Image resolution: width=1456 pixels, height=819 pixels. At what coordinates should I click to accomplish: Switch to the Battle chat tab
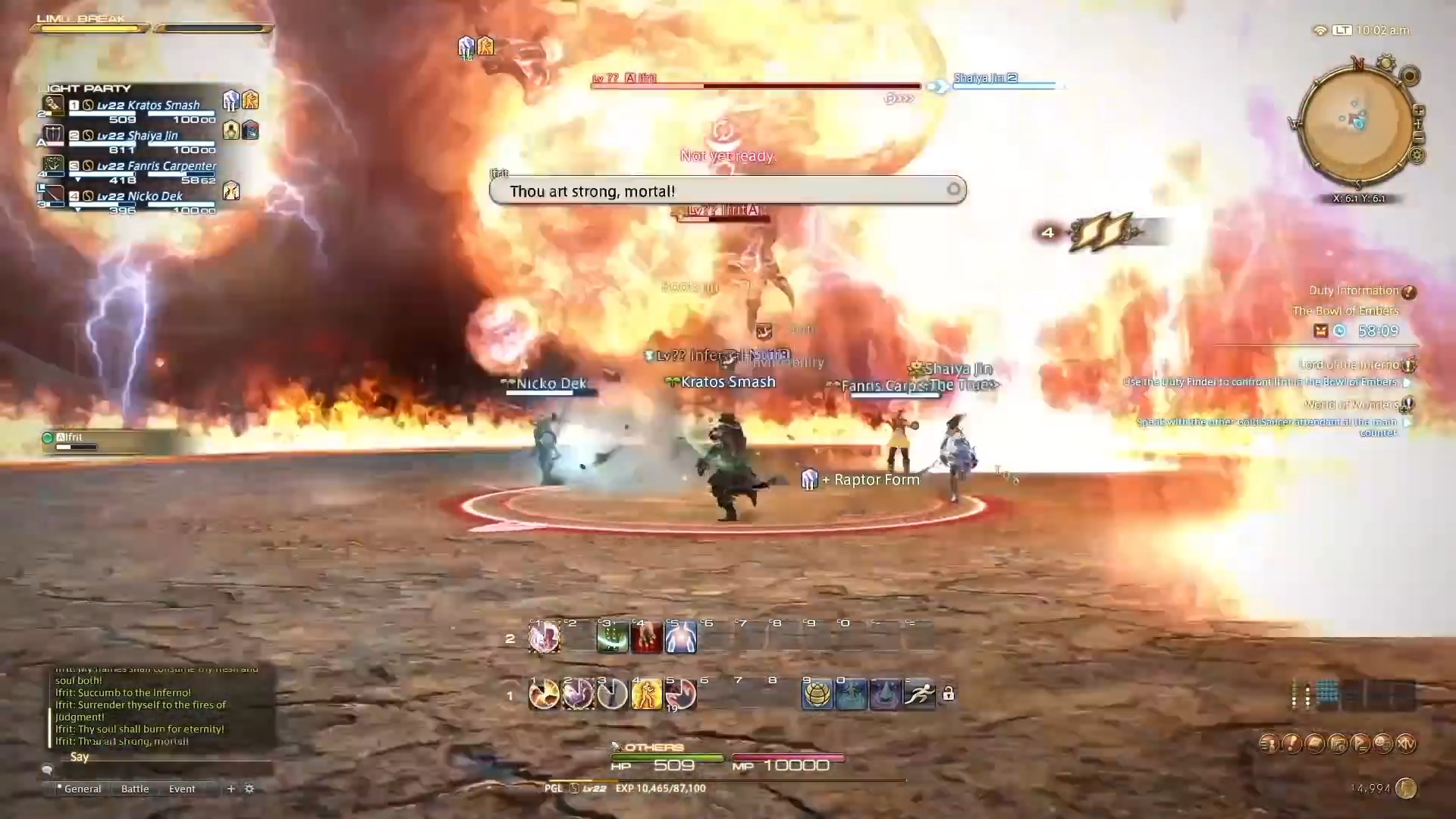click(134, 789)
